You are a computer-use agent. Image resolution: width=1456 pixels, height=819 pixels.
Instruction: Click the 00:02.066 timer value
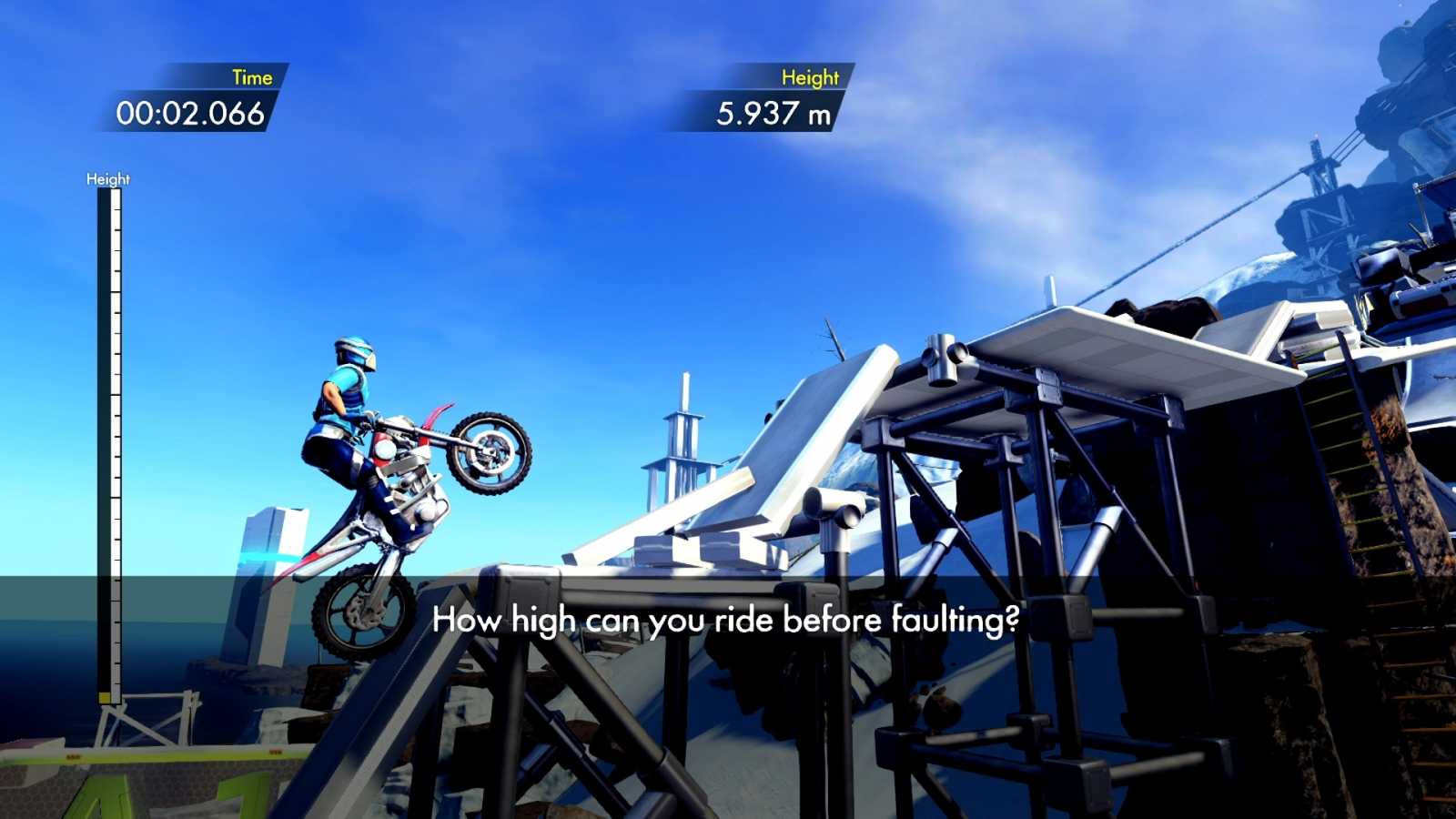tap(188, 113)
